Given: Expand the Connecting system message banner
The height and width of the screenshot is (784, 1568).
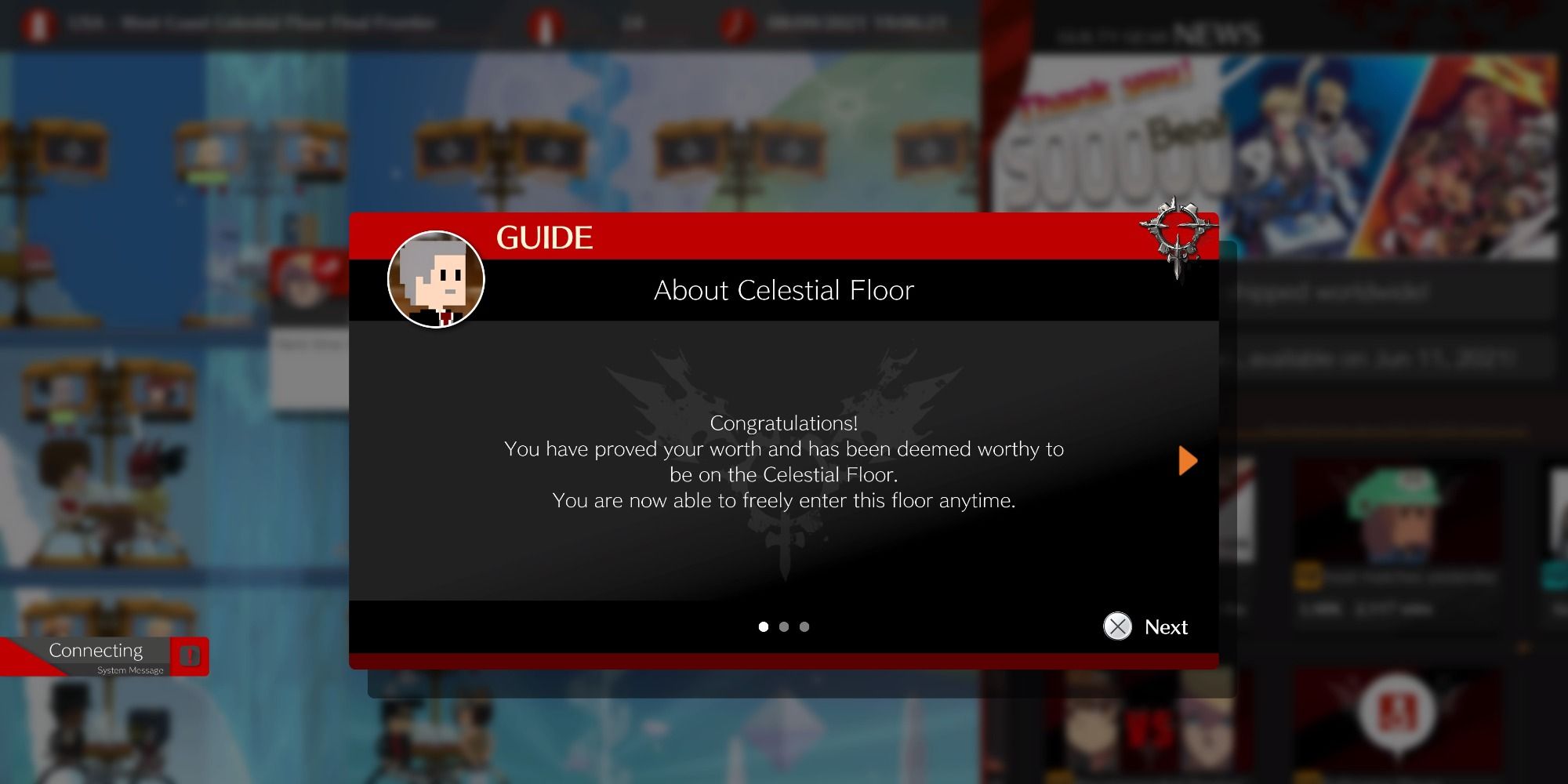Looking at the screenshot, I should pyautogui.click(x=96, y=650).
